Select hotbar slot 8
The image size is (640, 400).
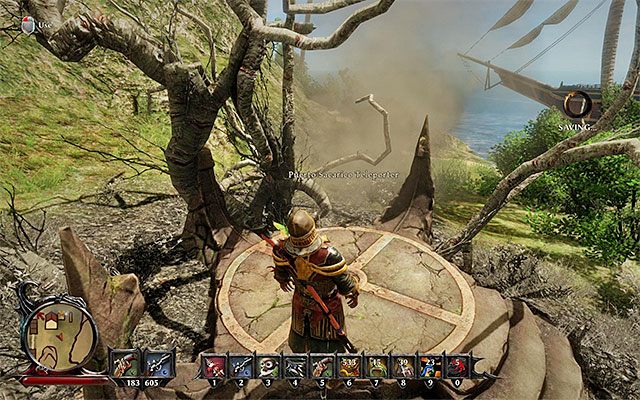pyautogui.click(x=402, y=366)
